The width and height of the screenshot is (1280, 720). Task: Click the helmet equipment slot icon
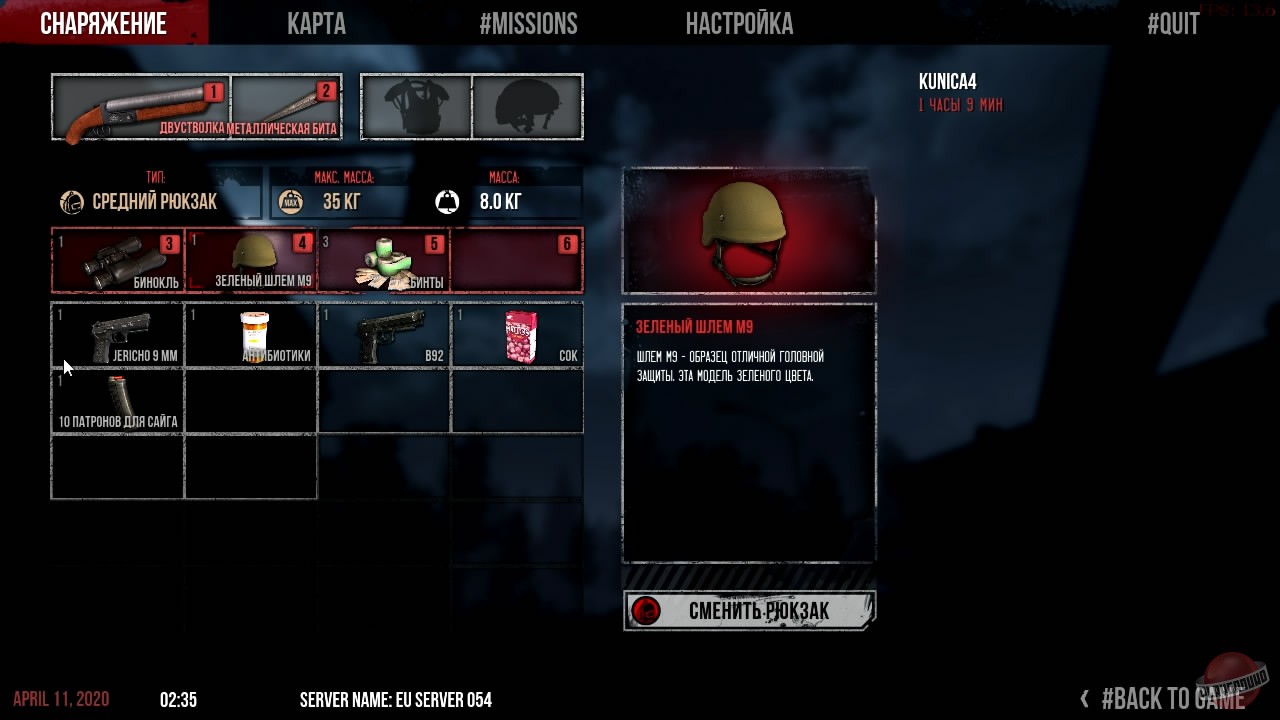tap(527, 105)
